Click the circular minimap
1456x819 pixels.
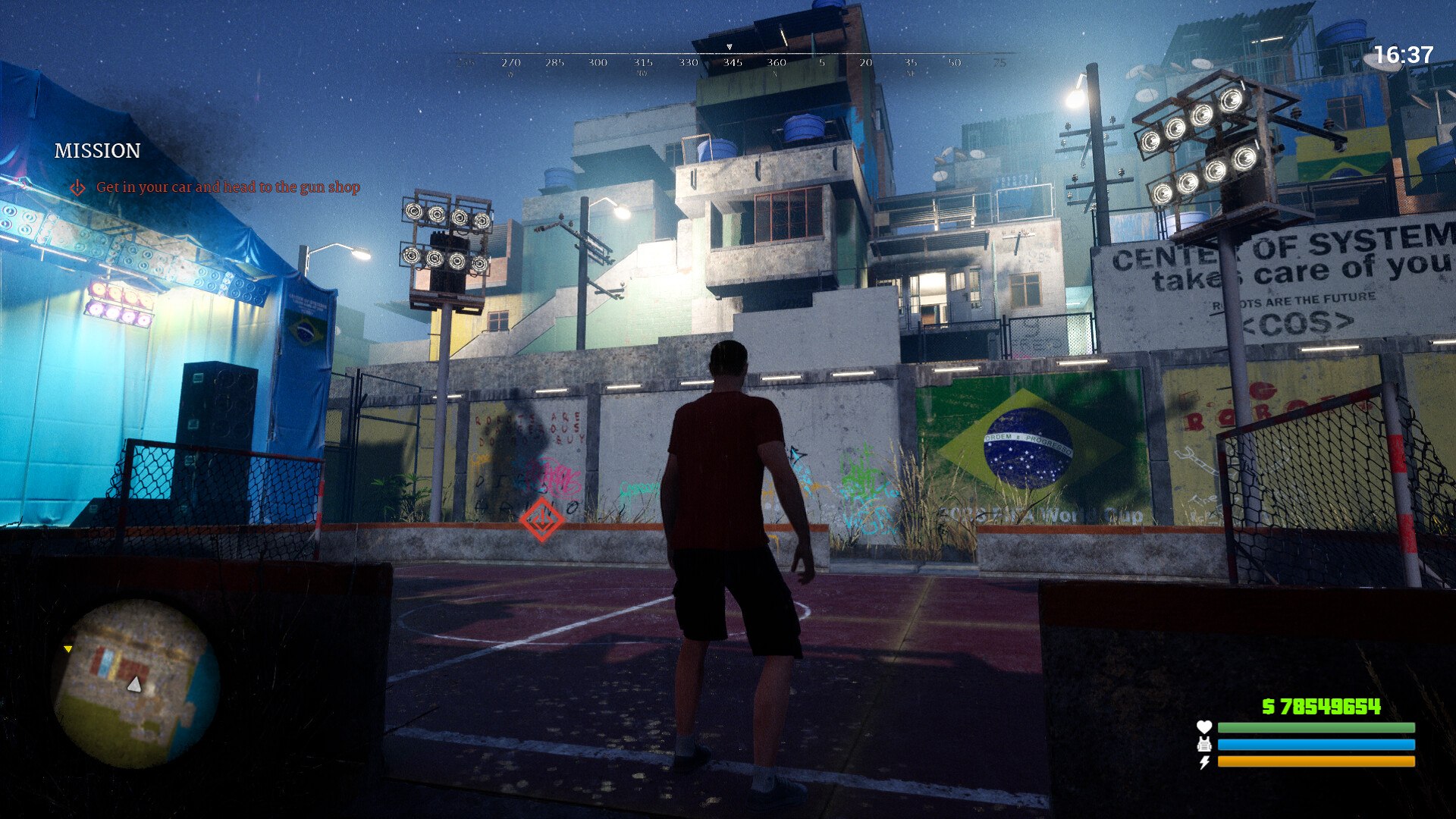[135, 683]
